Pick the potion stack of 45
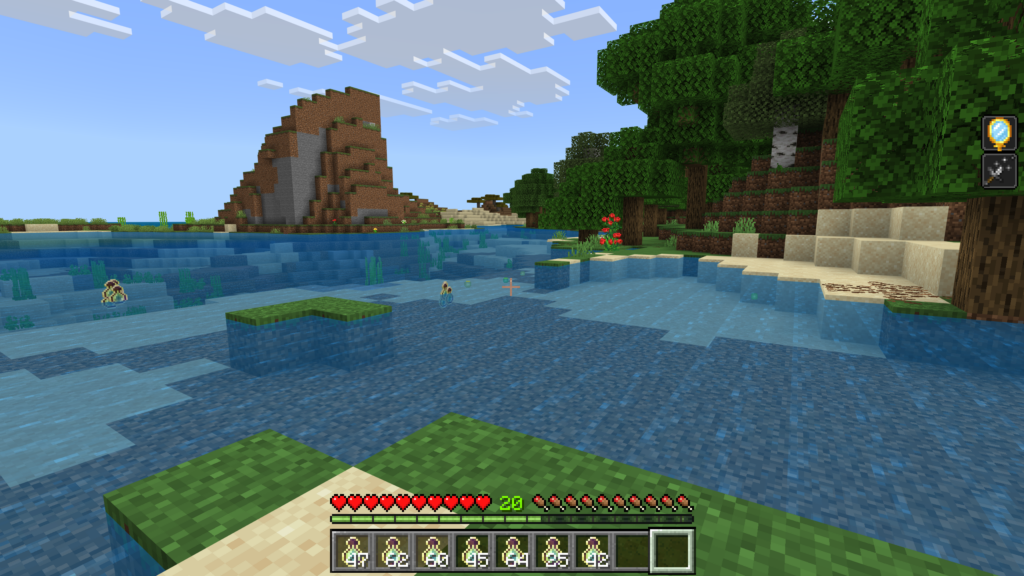This screenshot has width=1024, height=576. tap(472, 551)
